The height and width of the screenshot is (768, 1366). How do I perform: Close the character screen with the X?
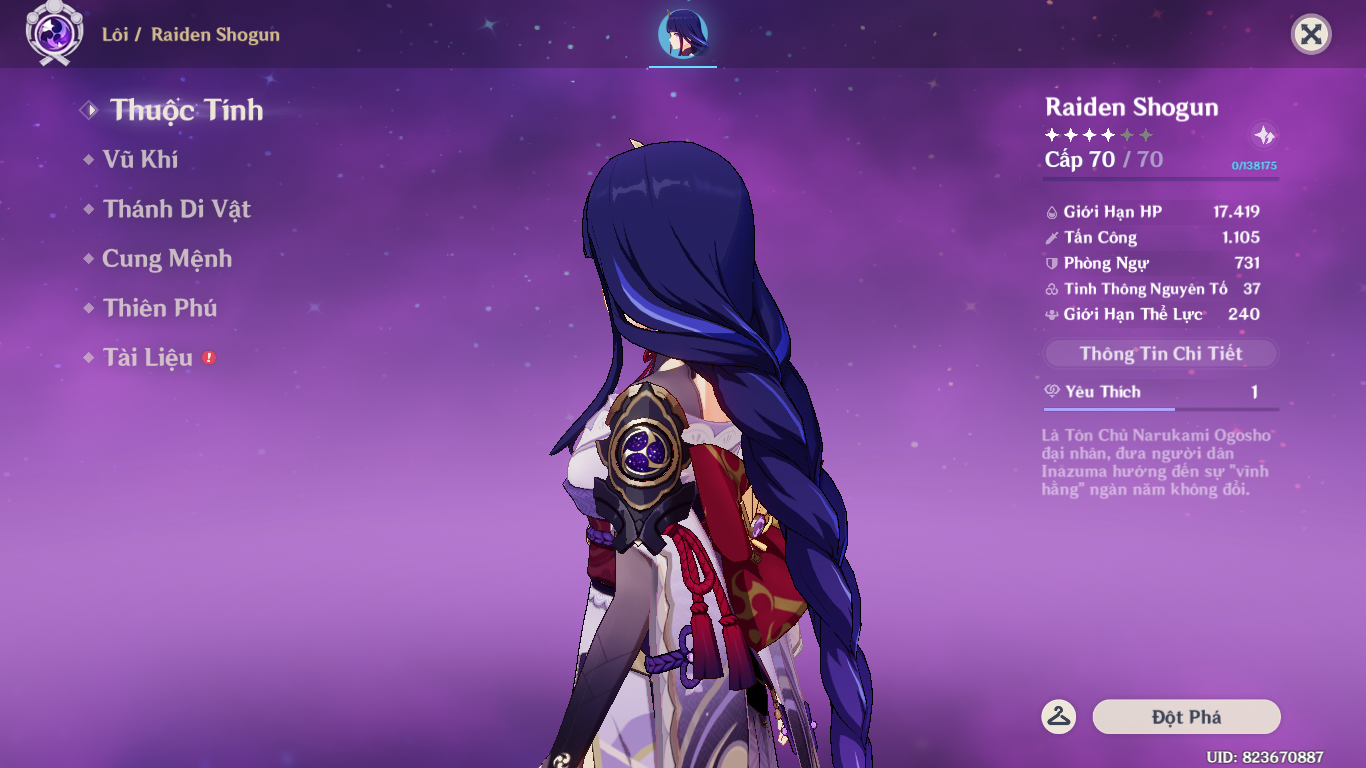tap(1311, 35)
